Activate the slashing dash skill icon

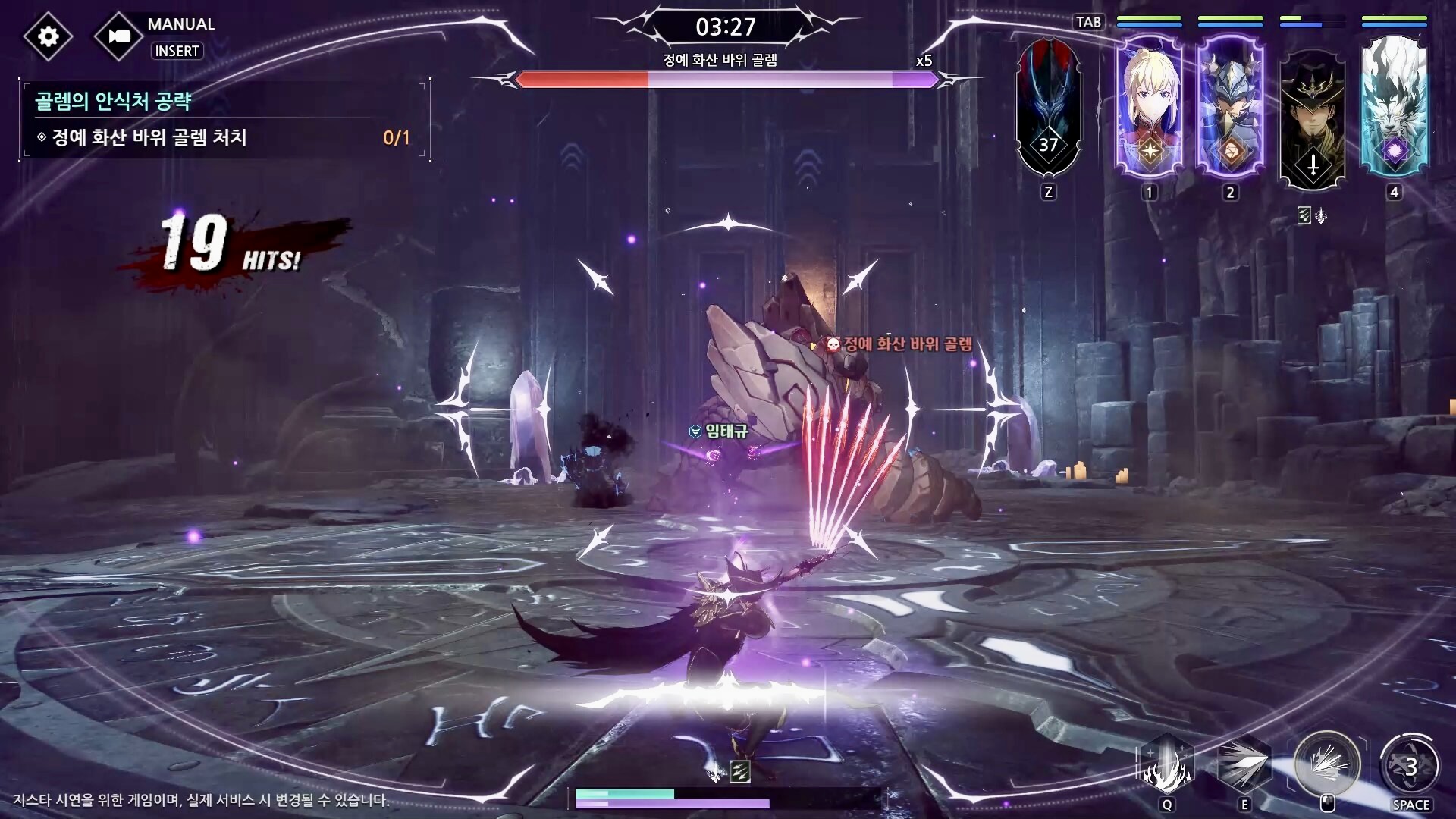[x=1244, y=764]
